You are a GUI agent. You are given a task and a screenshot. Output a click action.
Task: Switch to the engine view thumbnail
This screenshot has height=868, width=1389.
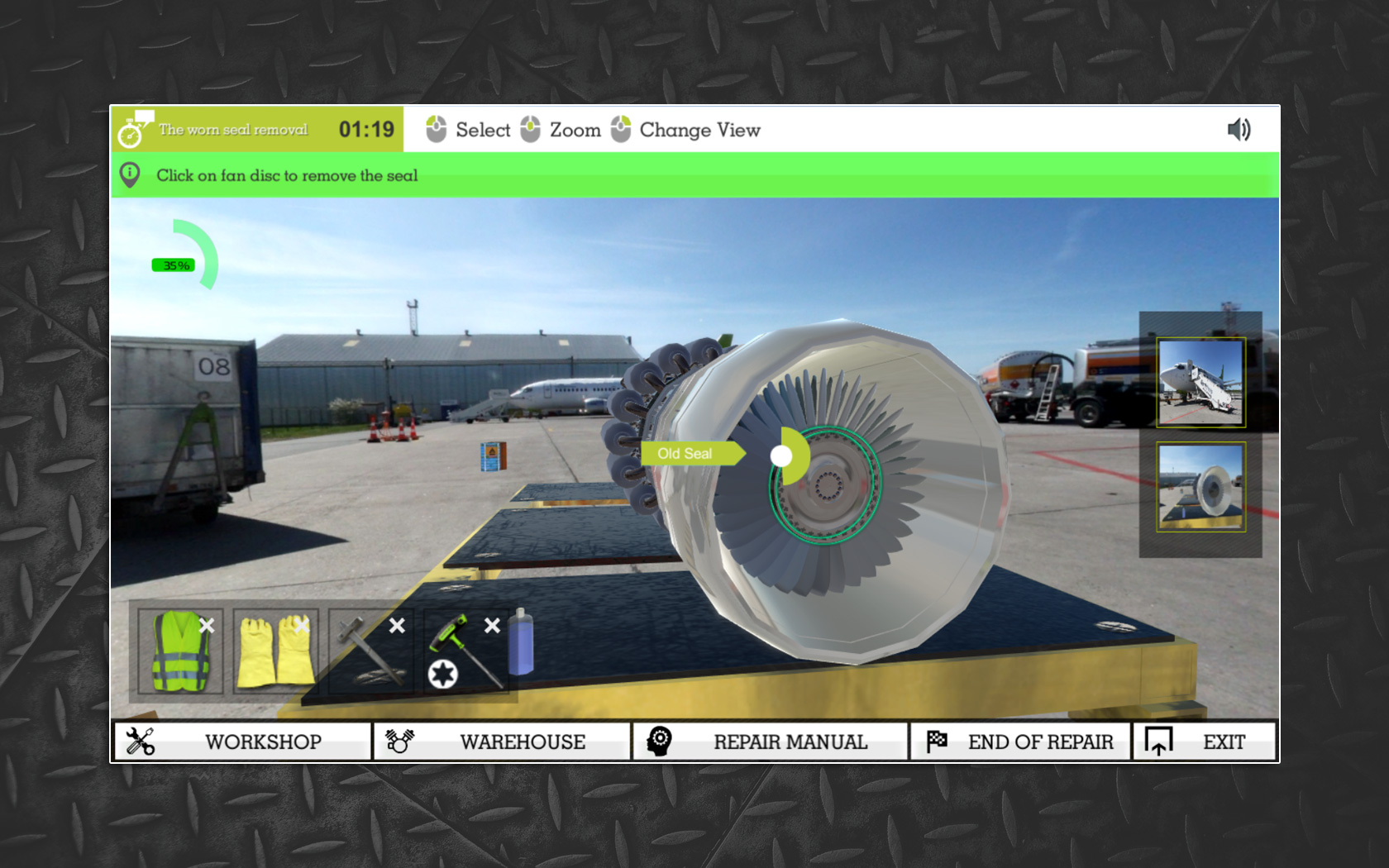coord(1200,487)
